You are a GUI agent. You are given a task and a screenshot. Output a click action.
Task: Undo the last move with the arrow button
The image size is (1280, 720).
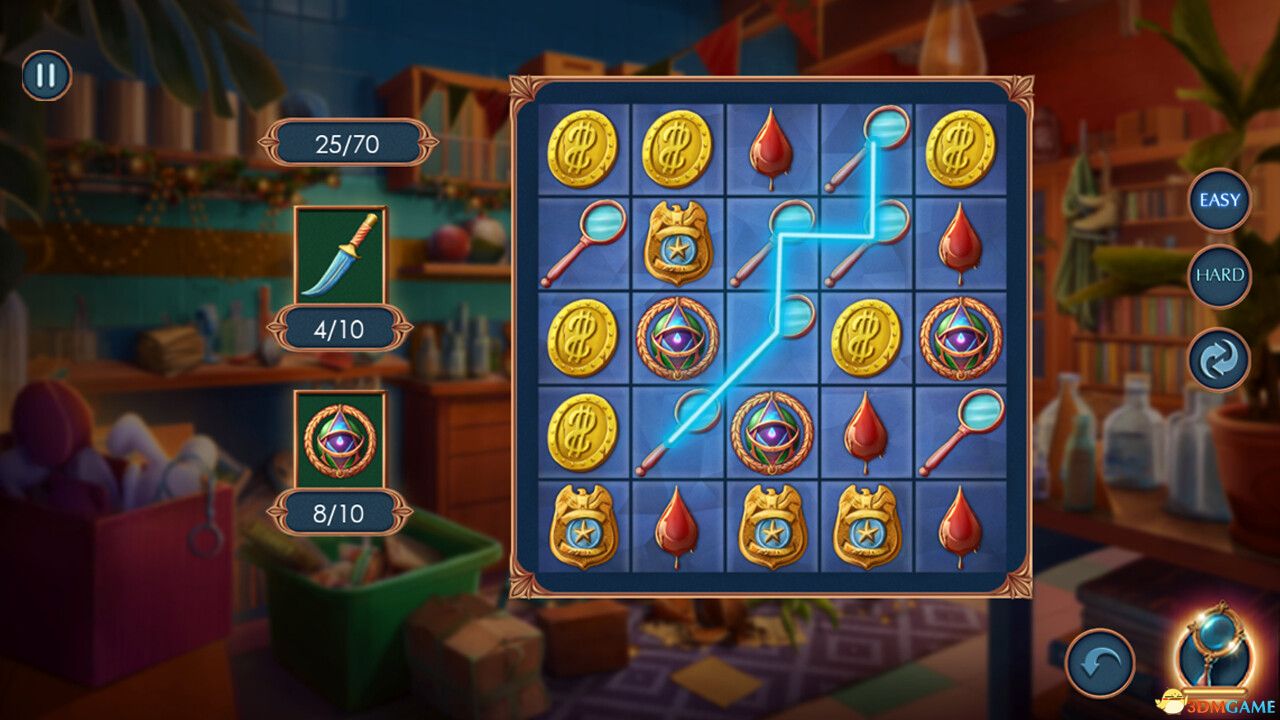(1100, 662)
